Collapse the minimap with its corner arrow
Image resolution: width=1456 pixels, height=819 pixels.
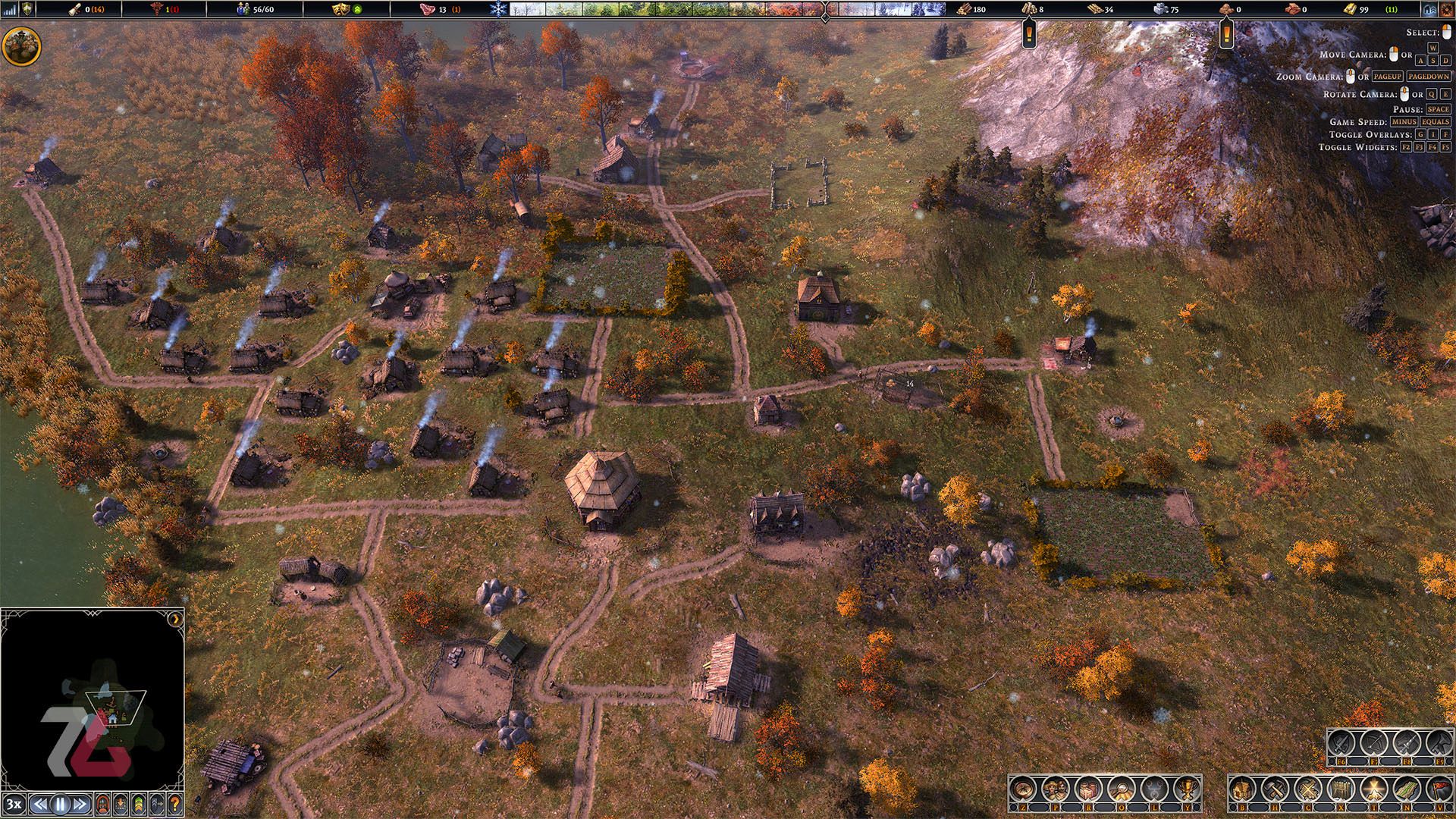click(x=176, y=618)
